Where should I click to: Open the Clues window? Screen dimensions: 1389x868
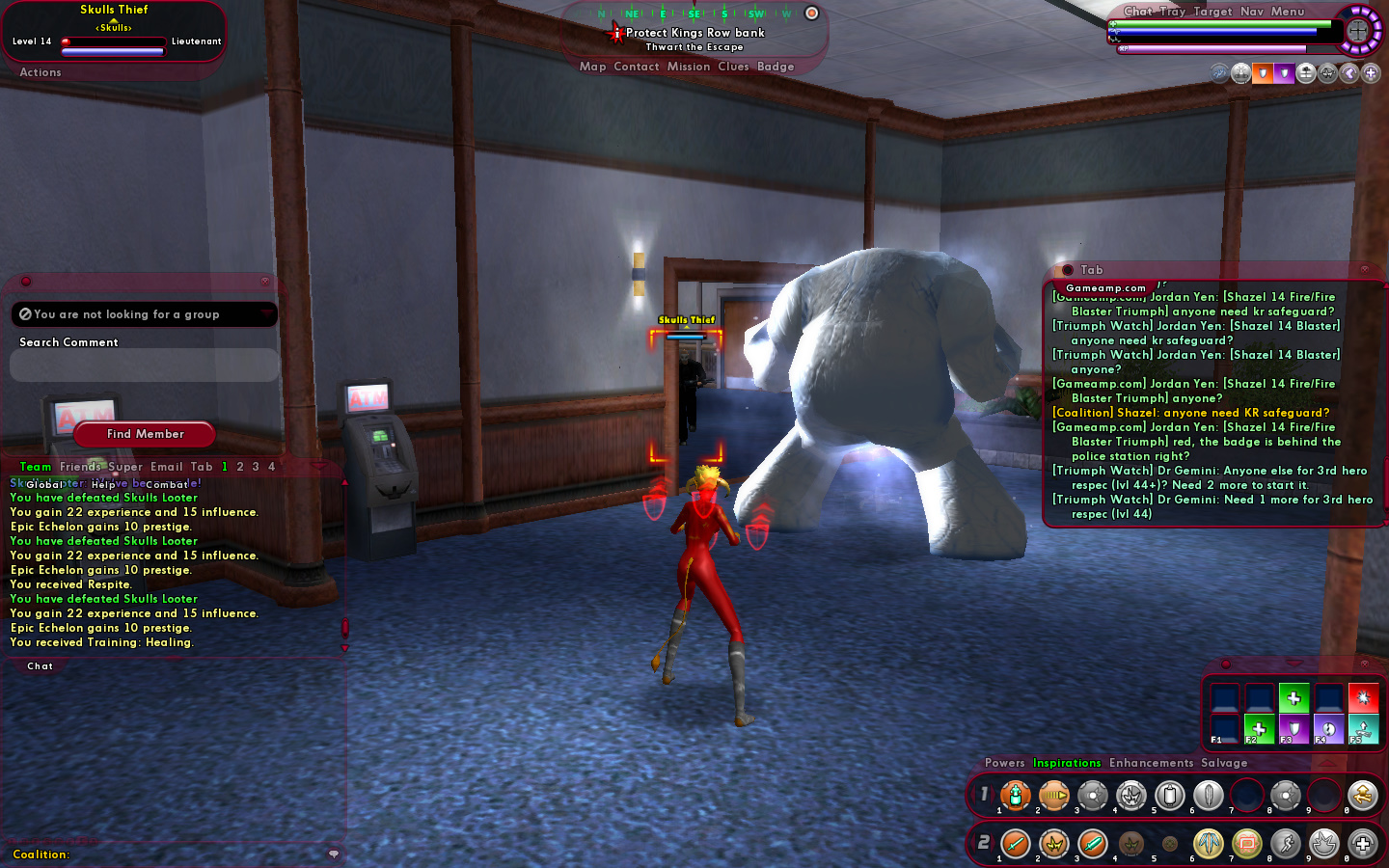[733, 67]
